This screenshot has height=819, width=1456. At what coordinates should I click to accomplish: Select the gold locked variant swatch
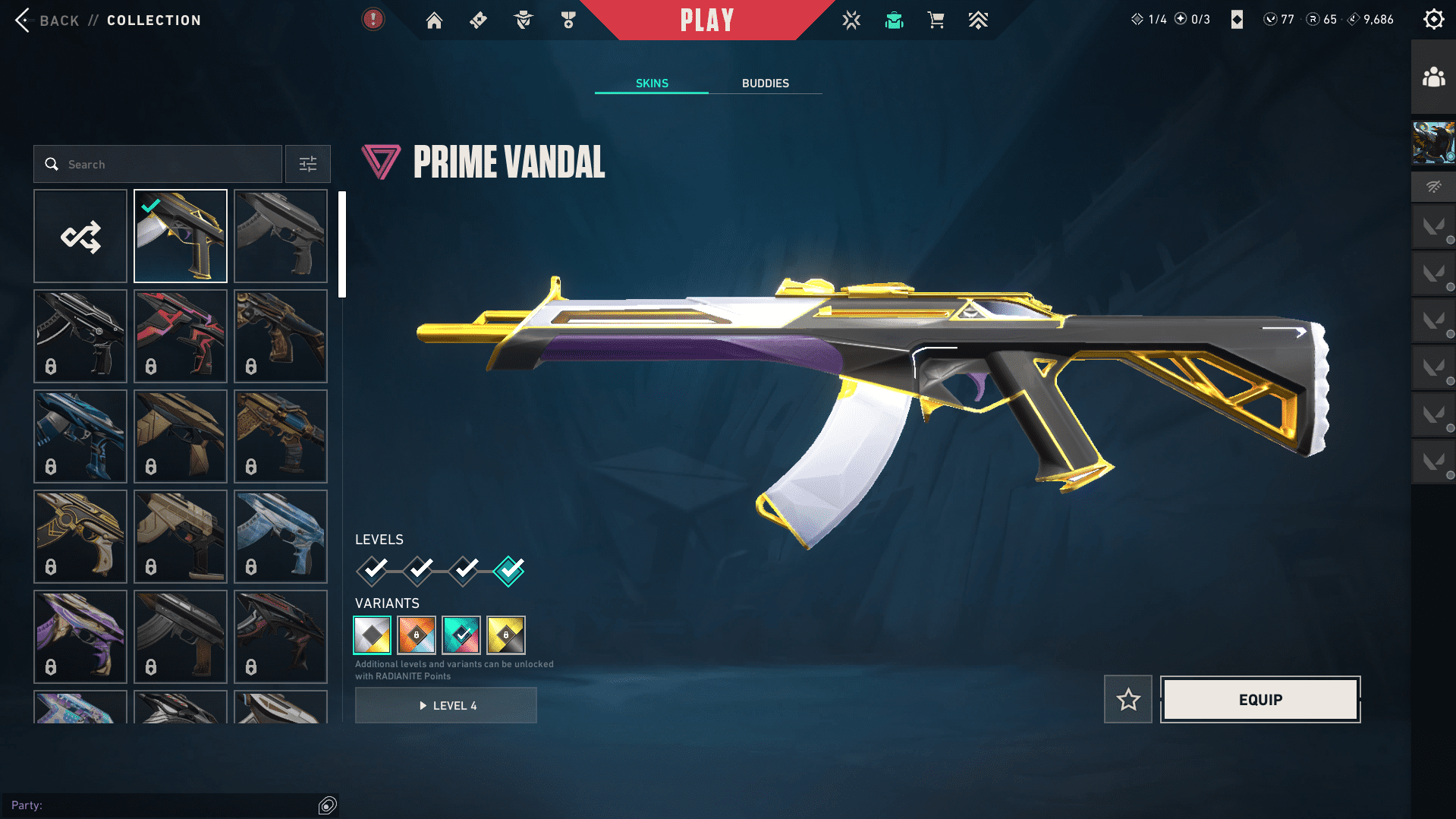tap(505, 635)
